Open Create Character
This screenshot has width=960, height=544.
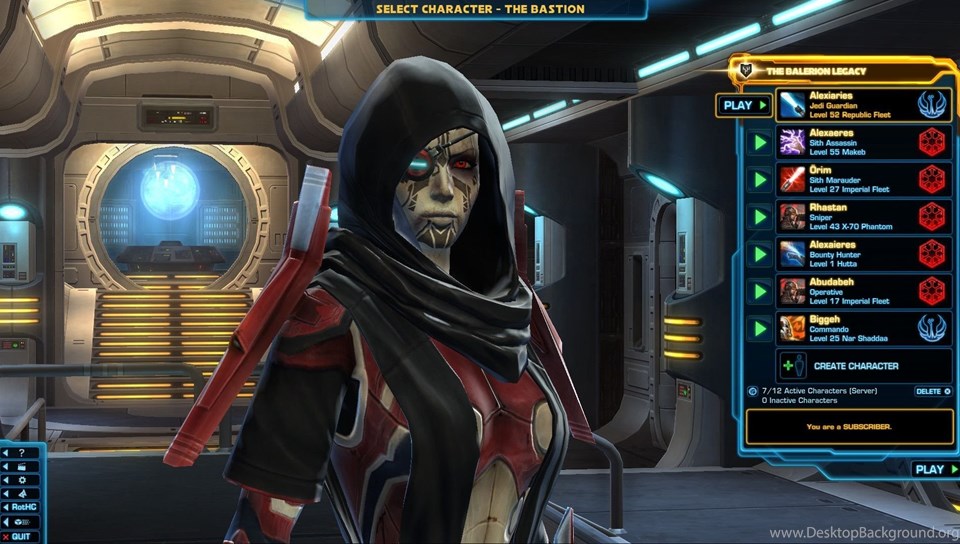click(855, 366)
